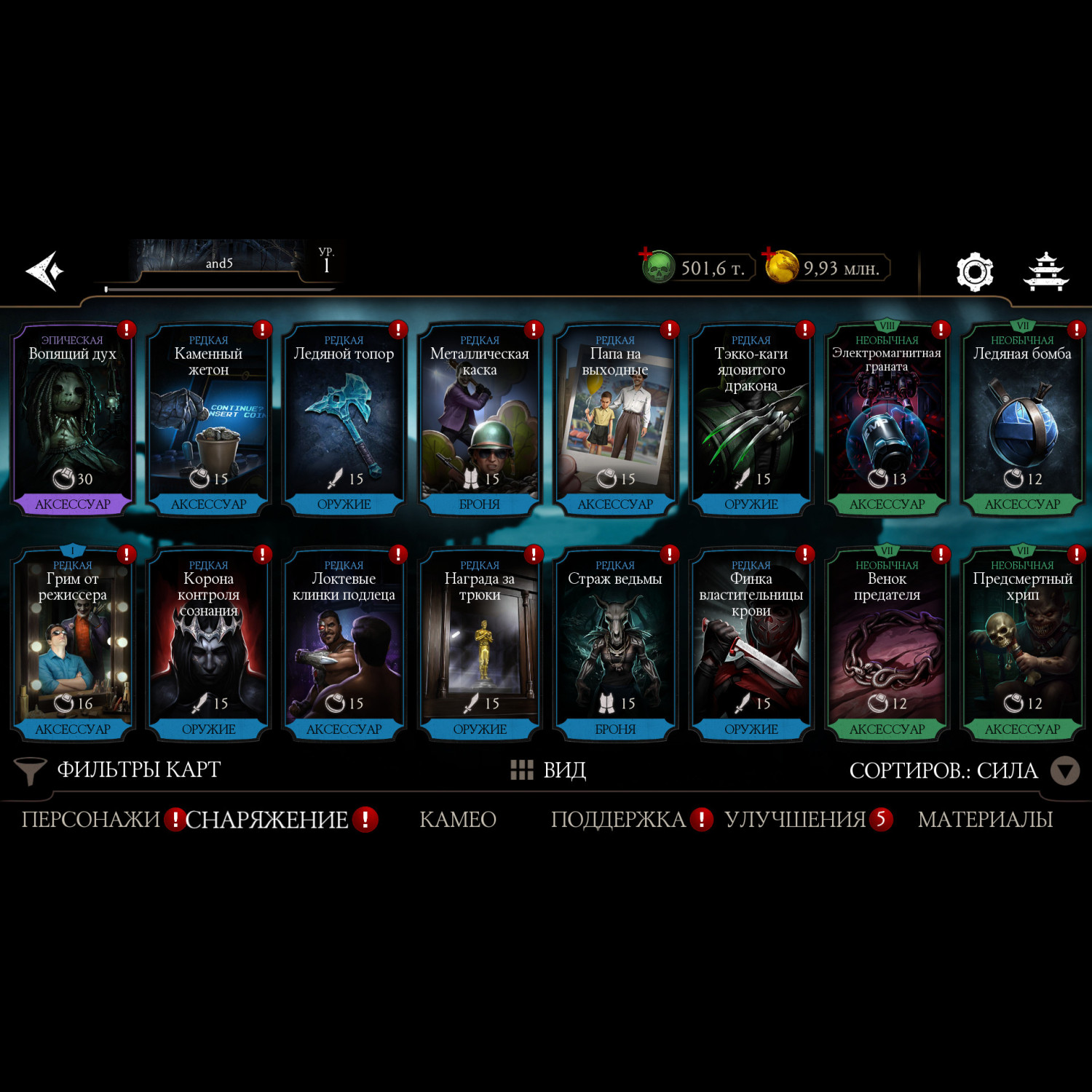
Task: Select the Ледяная бомба accessory card
Action: pos(1022,419)
